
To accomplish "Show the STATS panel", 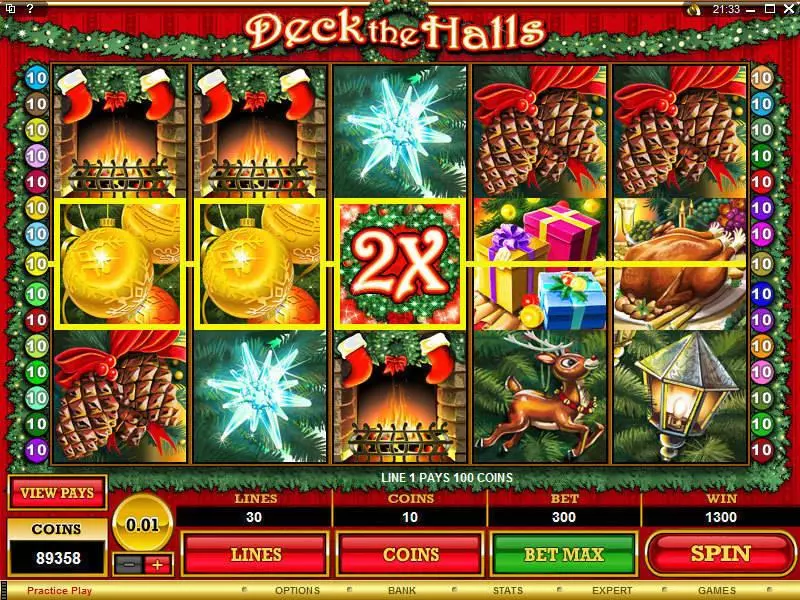I will pyautogui.click(x=508, y=591).
